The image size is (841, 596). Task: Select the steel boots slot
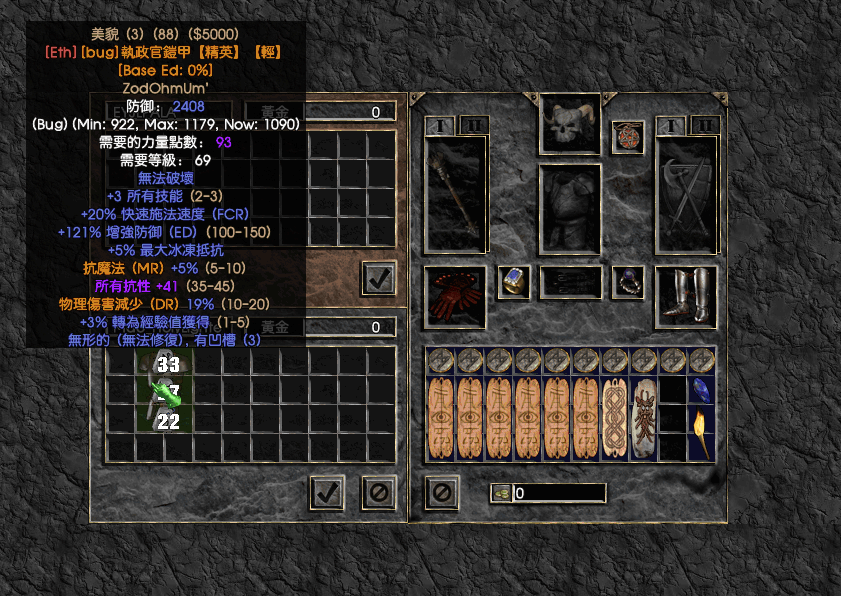point(686,296)
